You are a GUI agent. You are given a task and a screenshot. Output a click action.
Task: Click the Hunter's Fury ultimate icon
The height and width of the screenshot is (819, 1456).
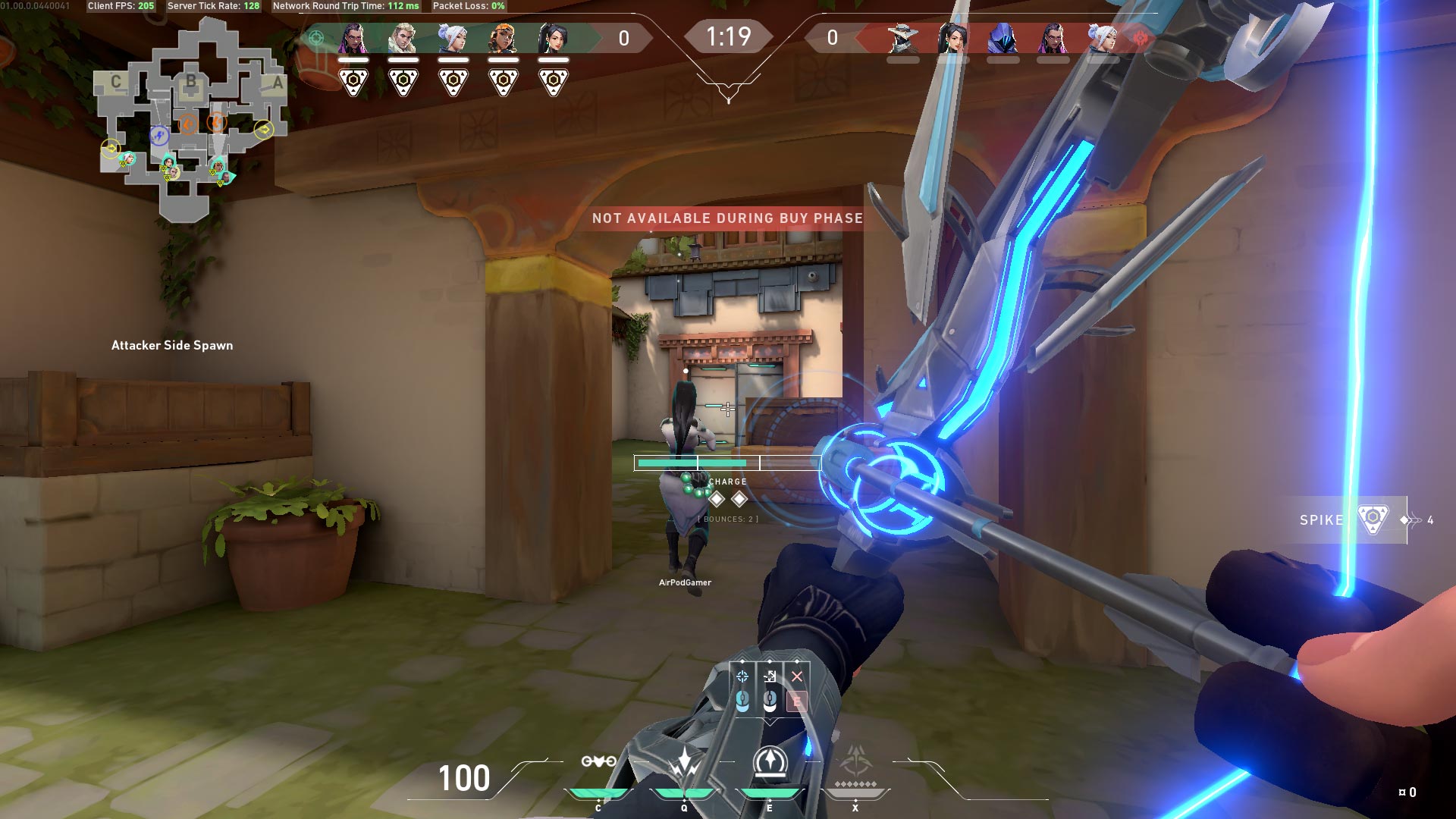(x=855, y=762)
